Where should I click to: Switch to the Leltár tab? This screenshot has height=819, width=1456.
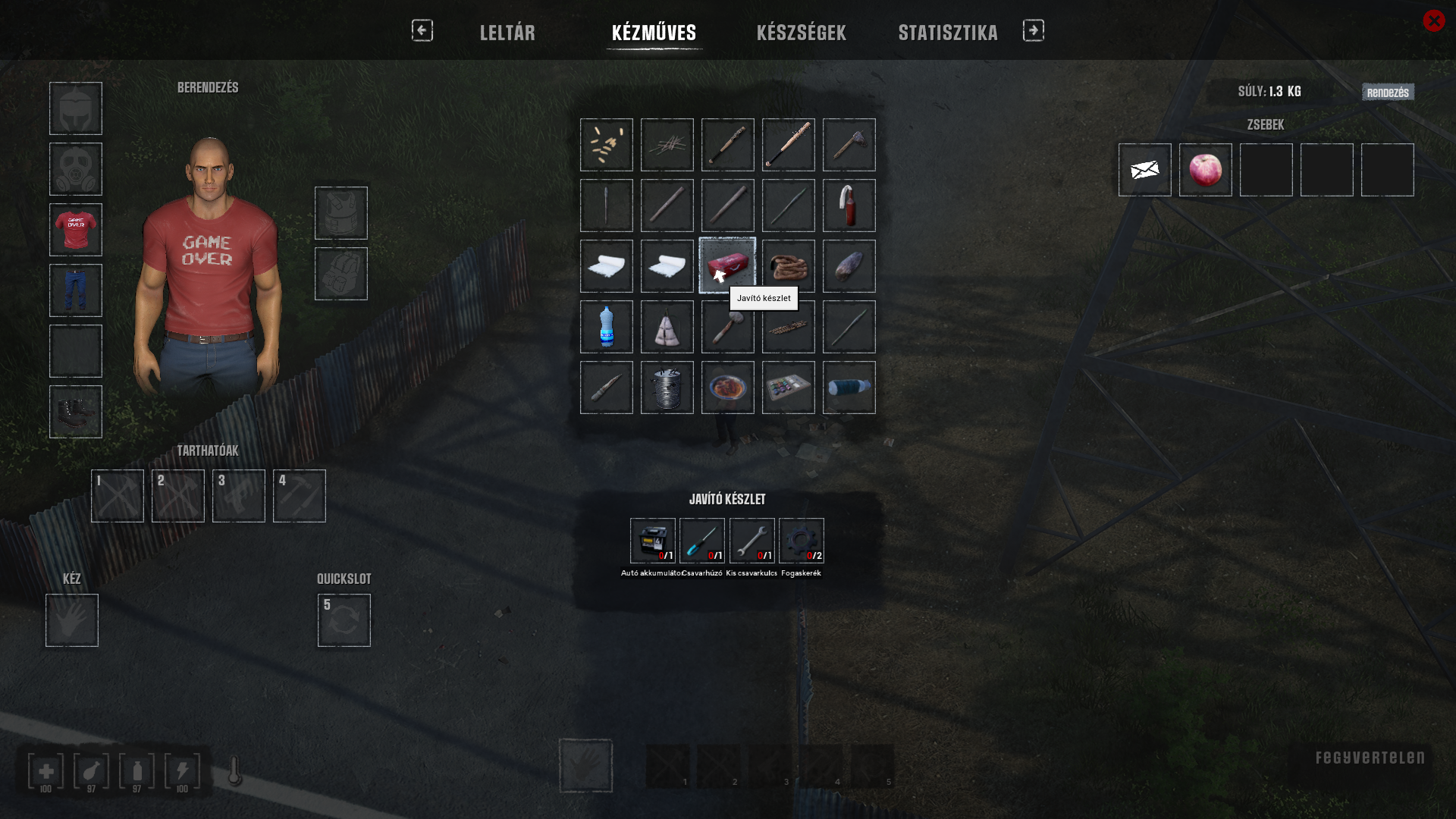coord(507,33)
